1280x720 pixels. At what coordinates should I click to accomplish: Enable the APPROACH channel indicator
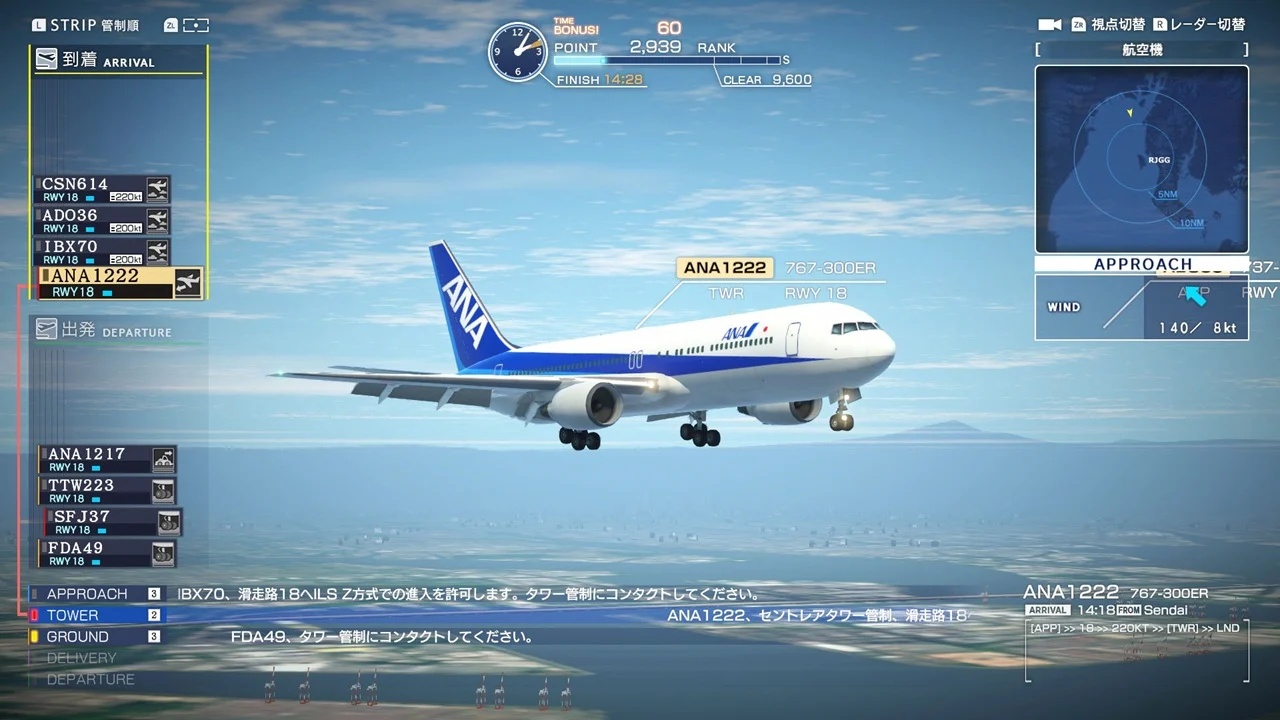coord(85,593)
